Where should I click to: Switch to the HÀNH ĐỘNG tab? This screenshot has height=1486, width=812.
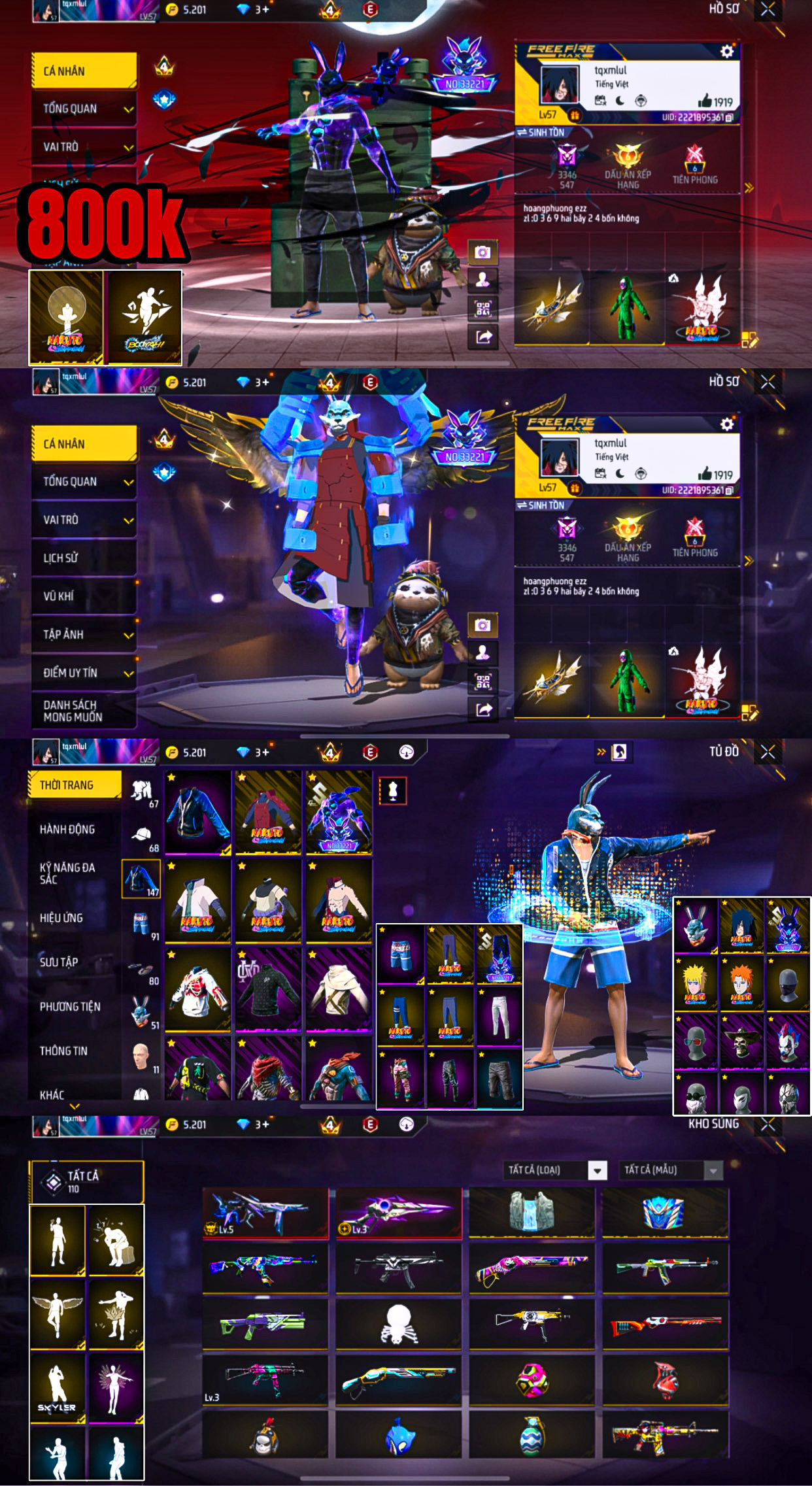67,829
